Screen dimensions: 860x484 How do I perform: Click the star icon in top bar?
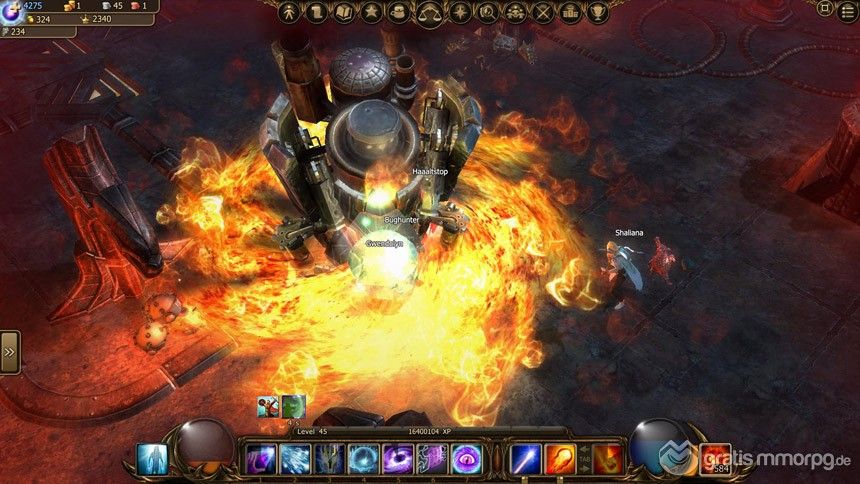pos(373,13)
